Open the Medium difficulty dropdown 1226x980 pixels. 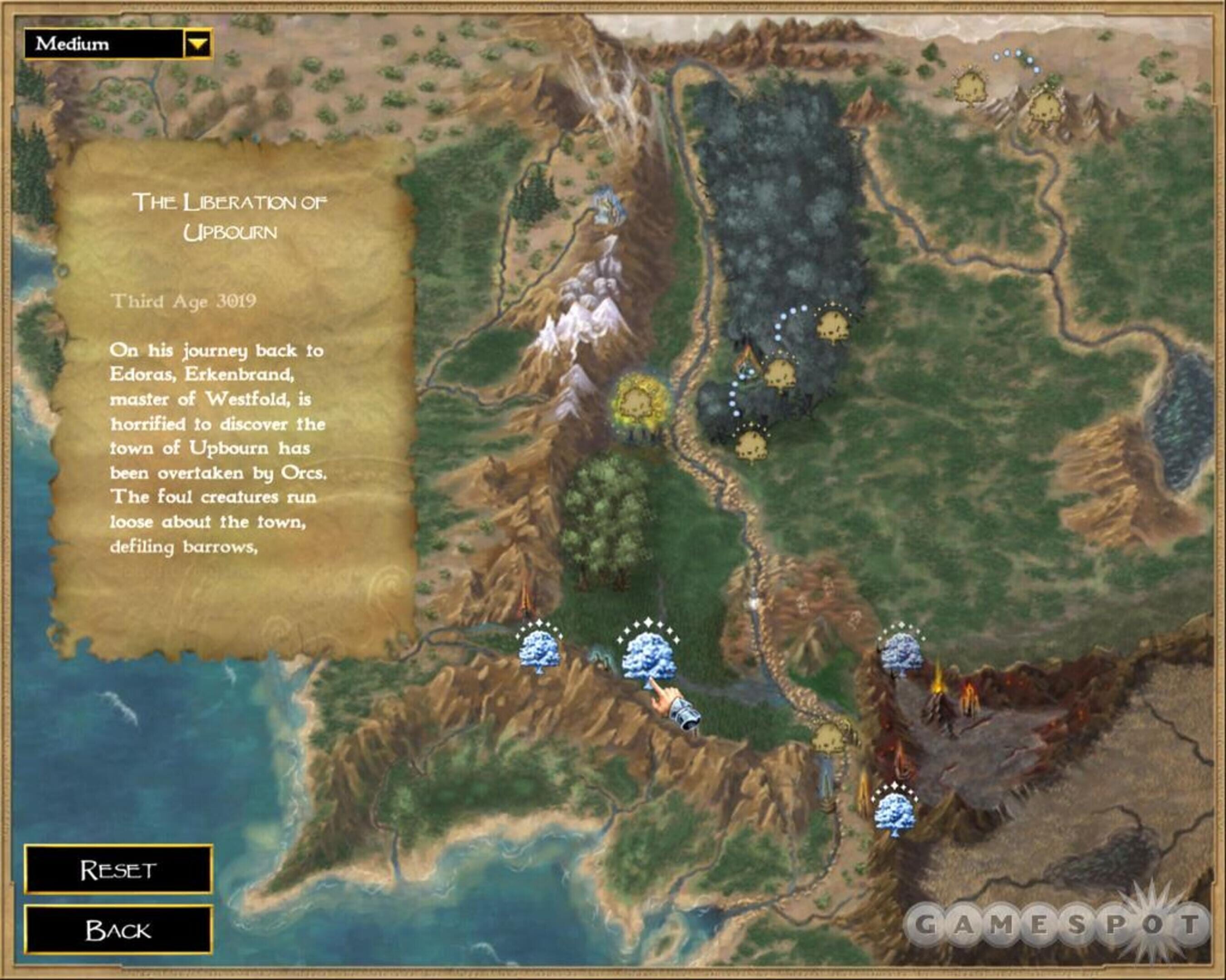pos(198,44)
